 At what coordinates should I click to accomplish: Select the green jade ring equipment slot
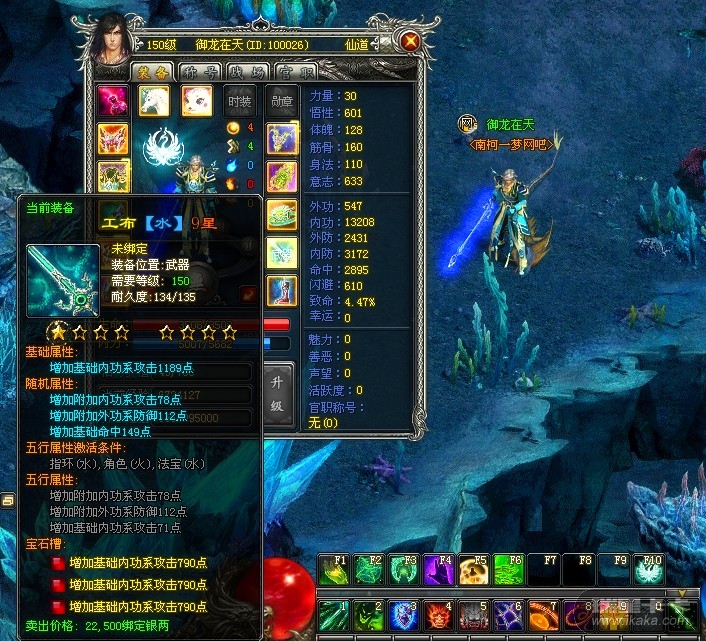tap(282, 215)
